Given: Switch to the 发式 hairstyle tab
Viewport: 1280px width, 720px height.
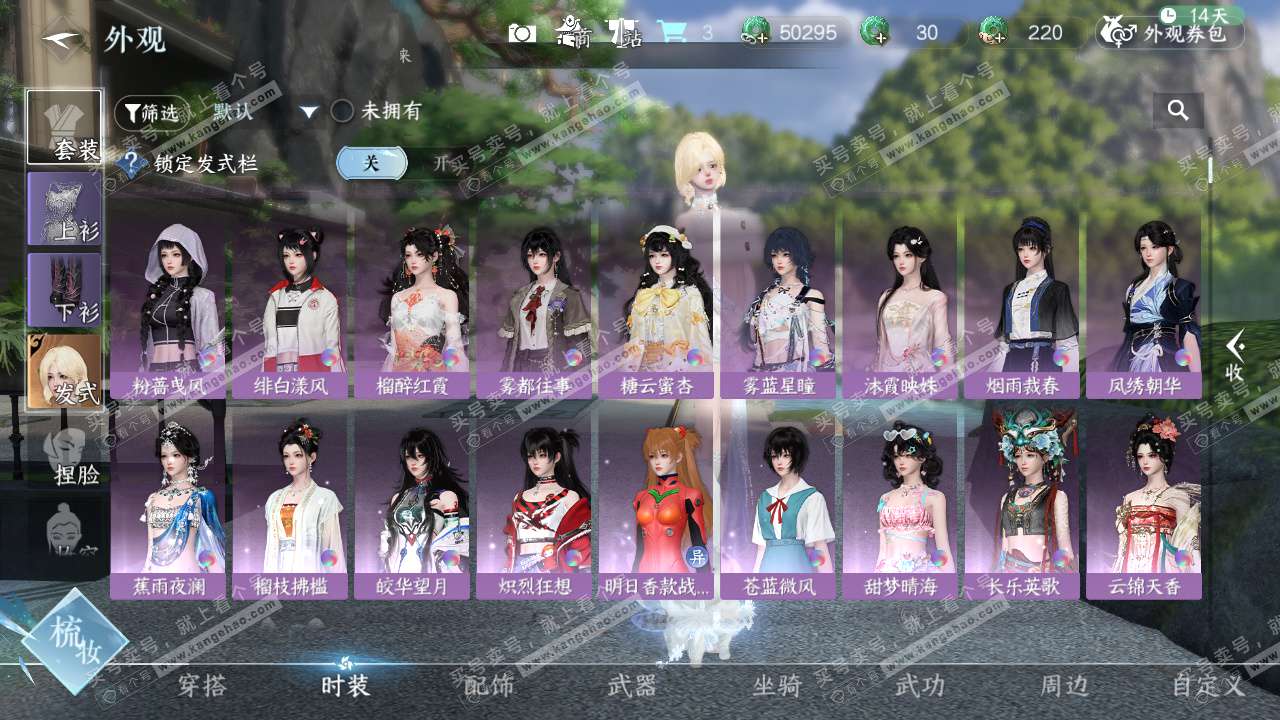Looking at the screenshot, I should point(64,371).
